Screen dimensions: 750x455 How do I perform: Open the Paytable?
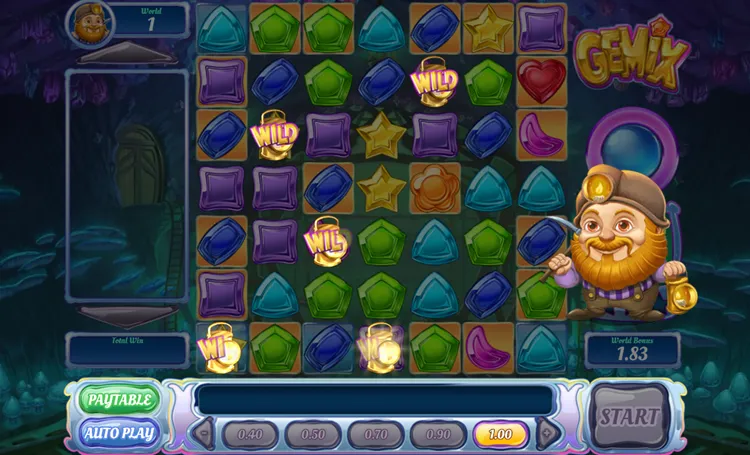point(119,400)
